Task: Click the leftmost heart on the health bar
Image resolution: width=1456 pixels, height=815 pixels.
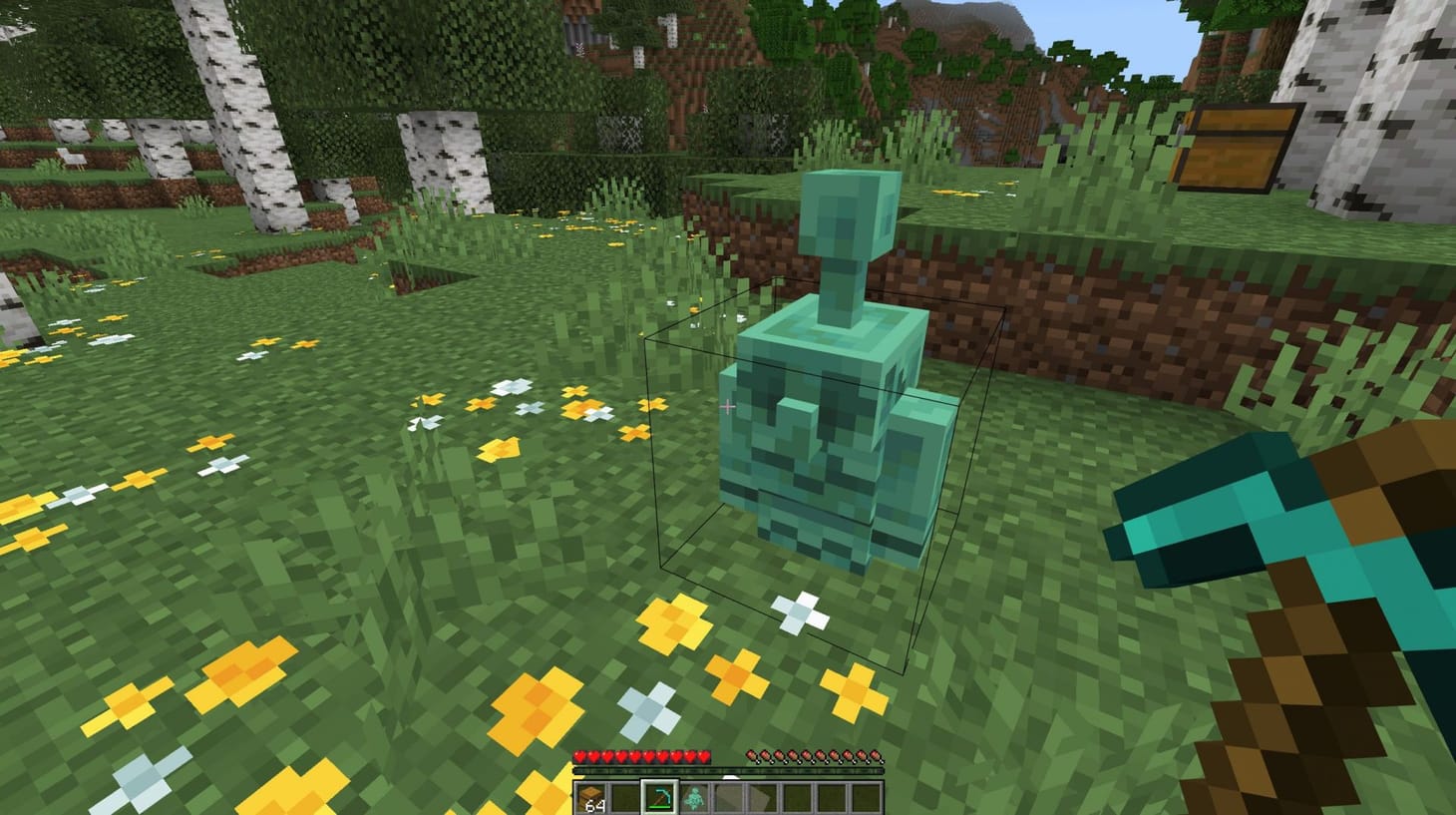Action: (x=580, y=756)
